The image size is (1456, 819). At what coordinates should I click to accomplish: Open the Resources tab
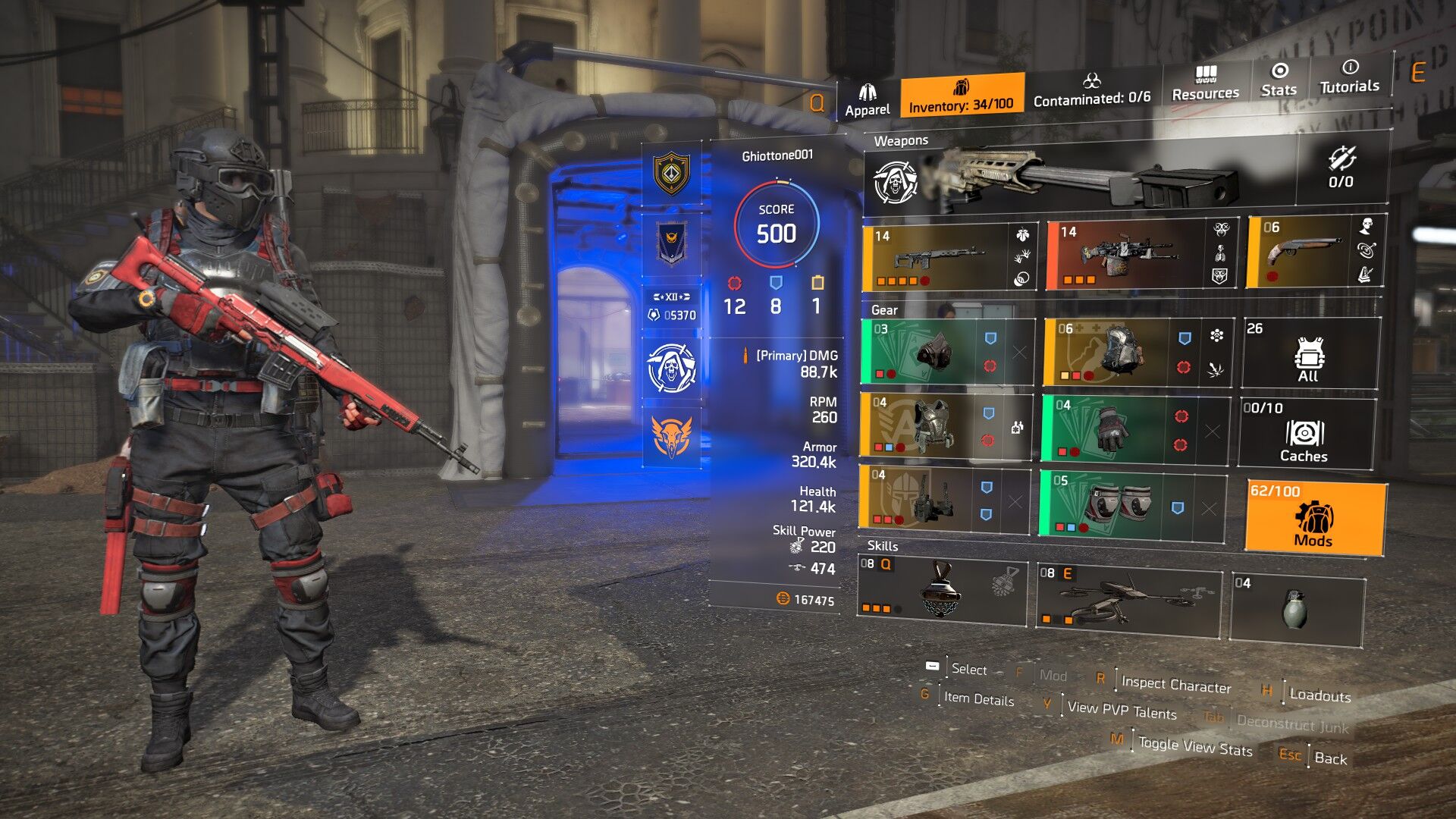1205,83
